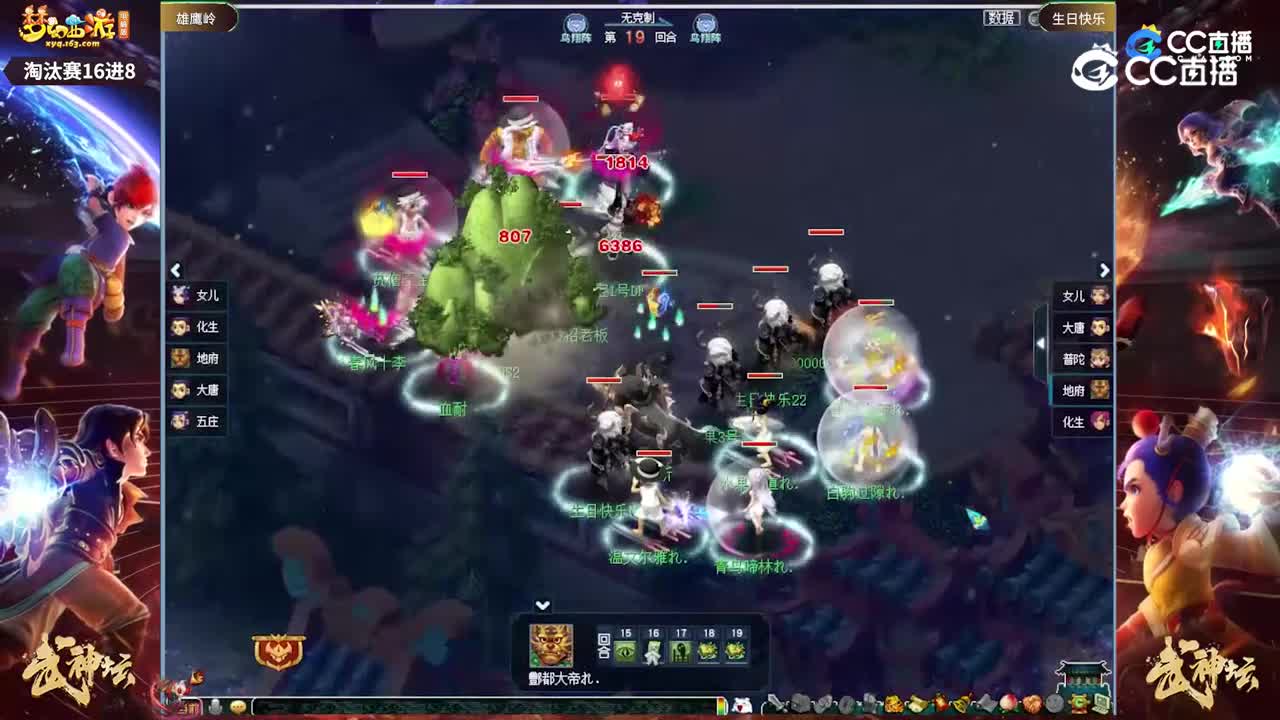
Task: Collapse the left roster with its arrow
Action: click(x=175, y=271)
